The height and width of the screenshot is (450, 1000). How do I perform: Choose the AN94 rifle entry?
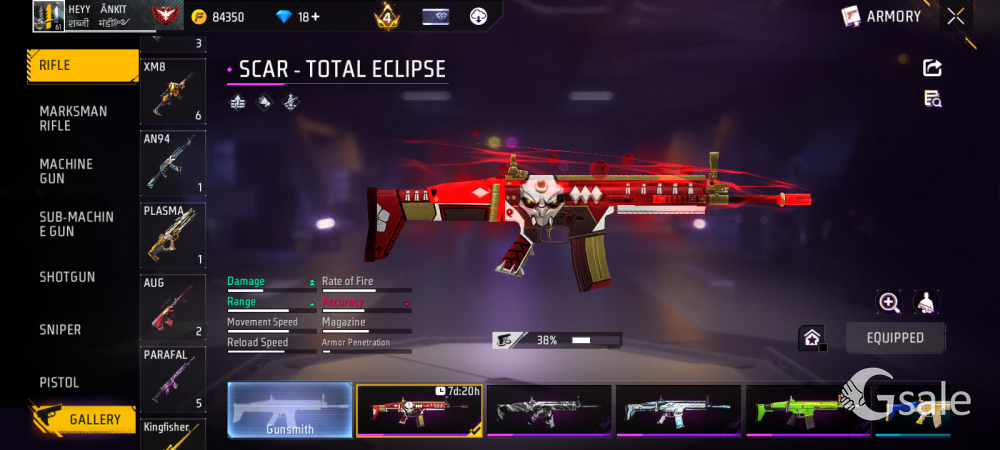(173, 163)
